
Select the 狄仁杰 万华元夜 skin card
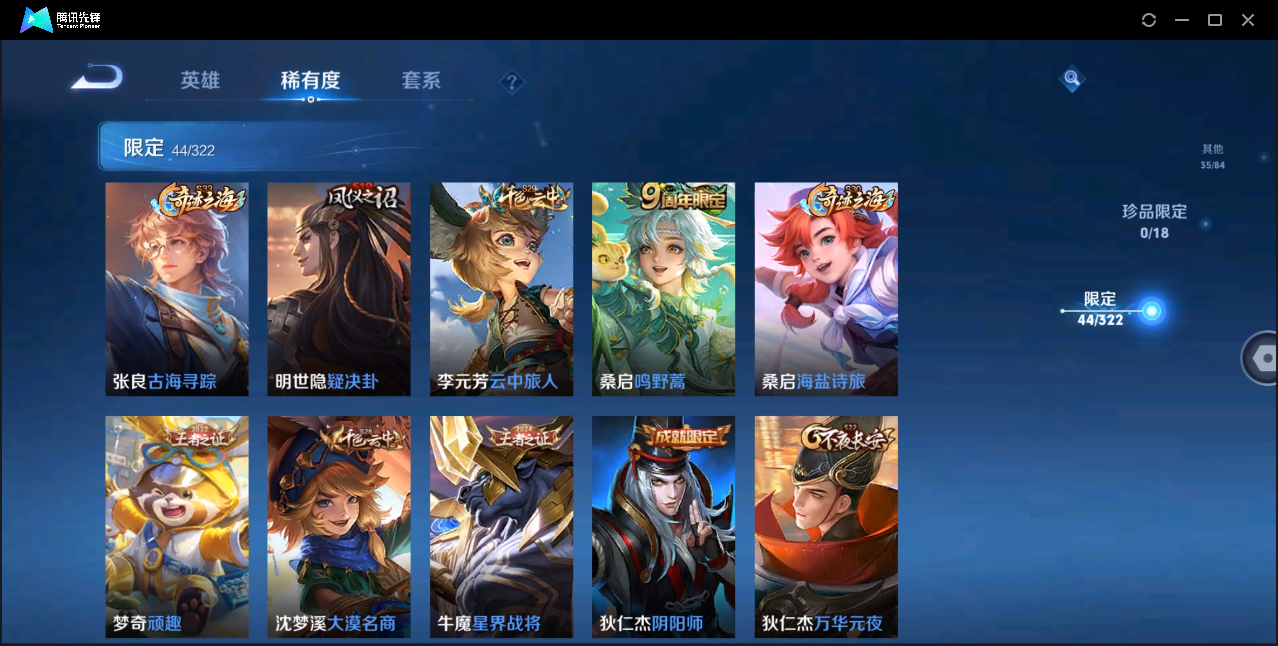826,526
